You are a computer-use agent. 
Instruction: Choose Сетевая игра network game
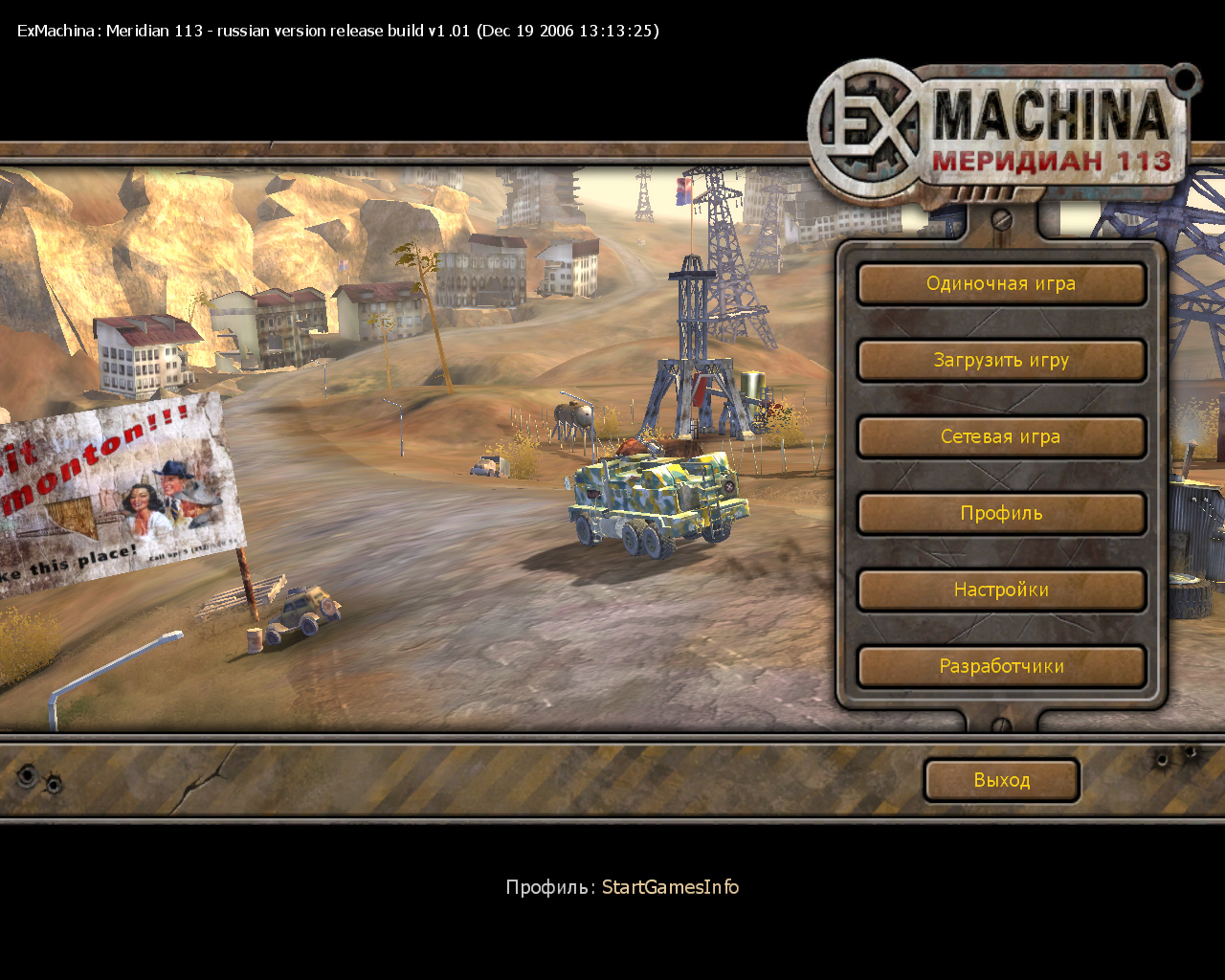point(1001,437)
